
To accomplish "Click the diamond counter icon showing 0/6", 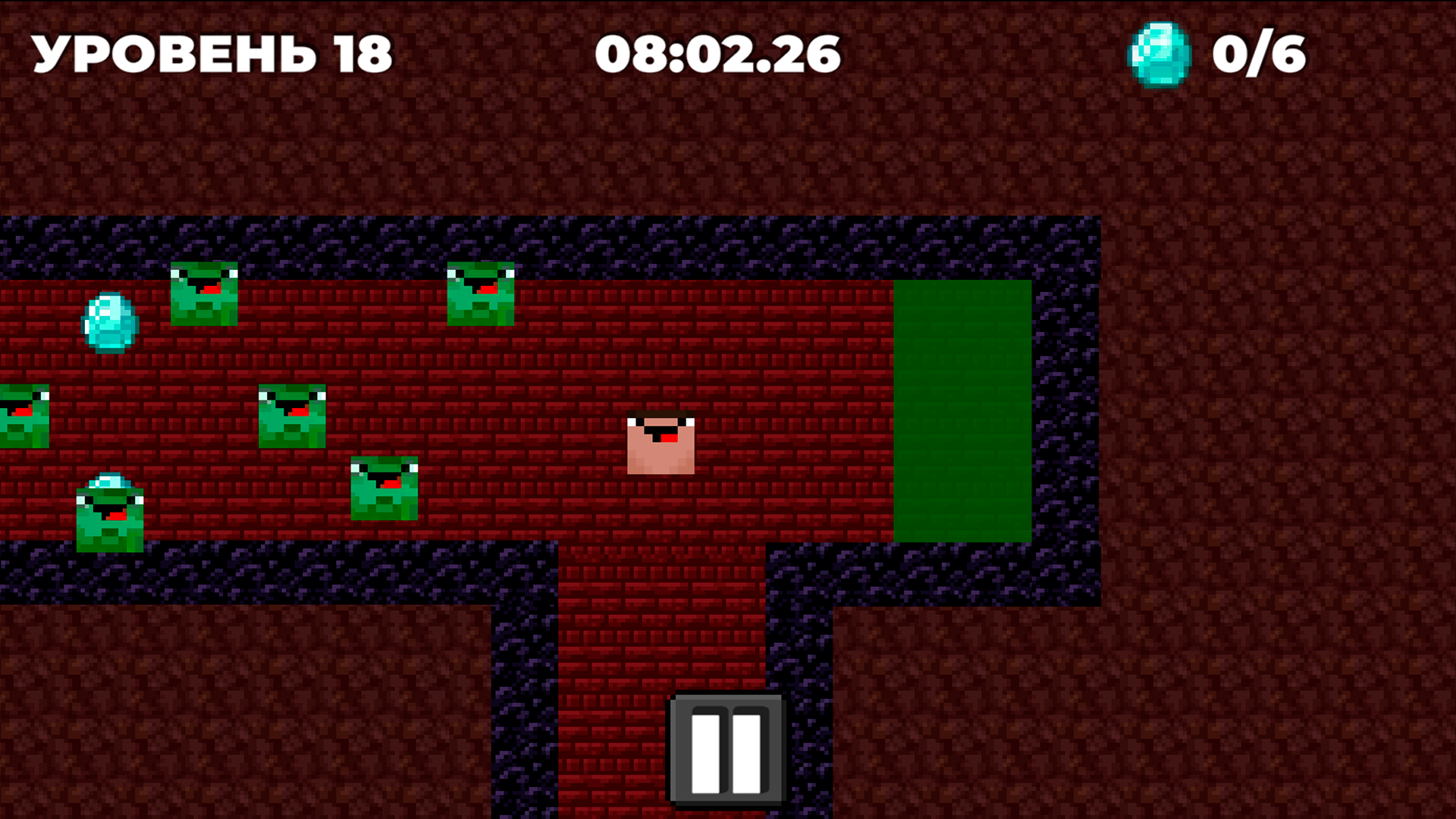I will pos(1159,55).
